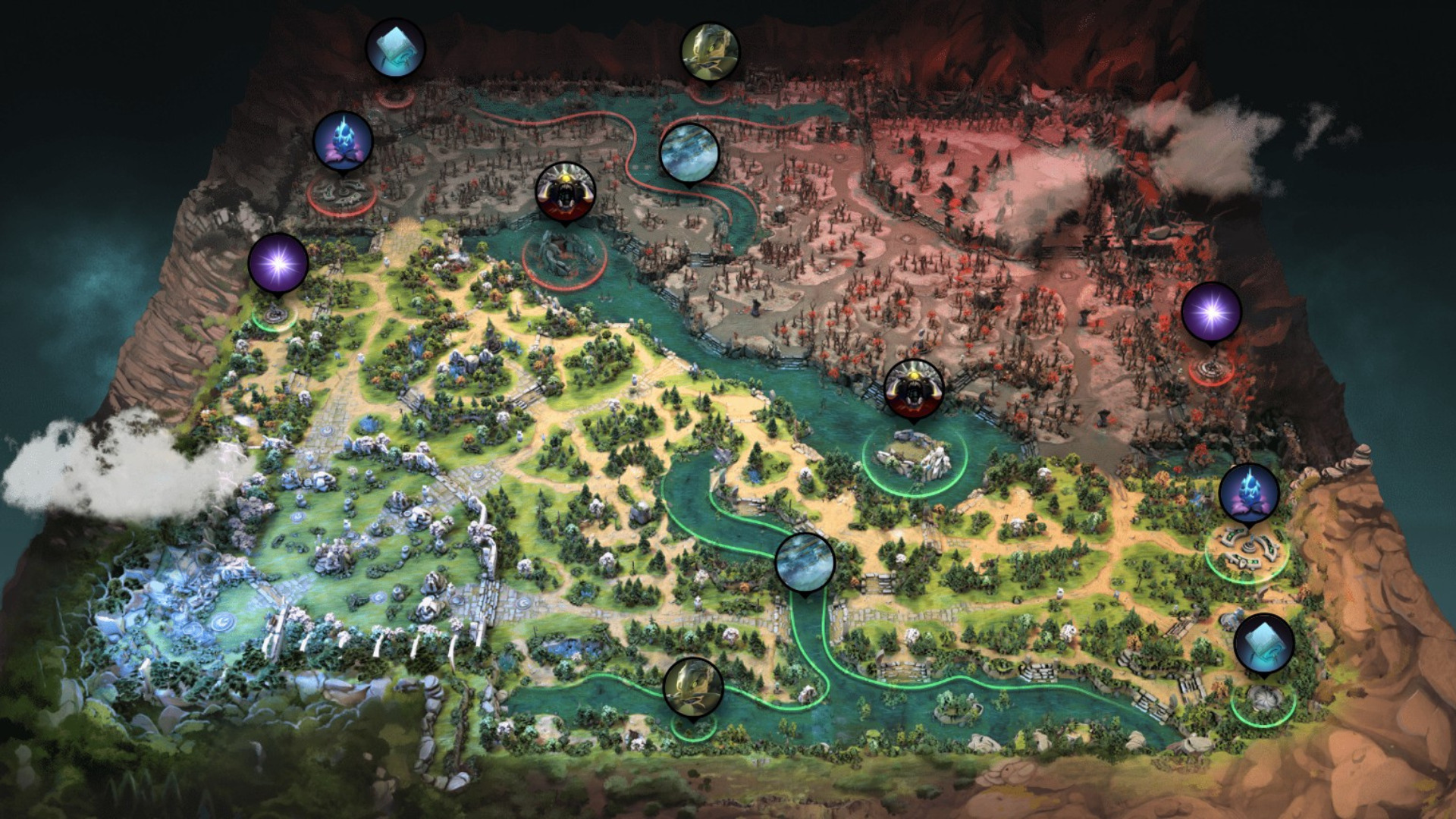Select the Tormentor cube marker near Dire's top corner
This screenshot has height=819, width=1456.
[395, 47]
